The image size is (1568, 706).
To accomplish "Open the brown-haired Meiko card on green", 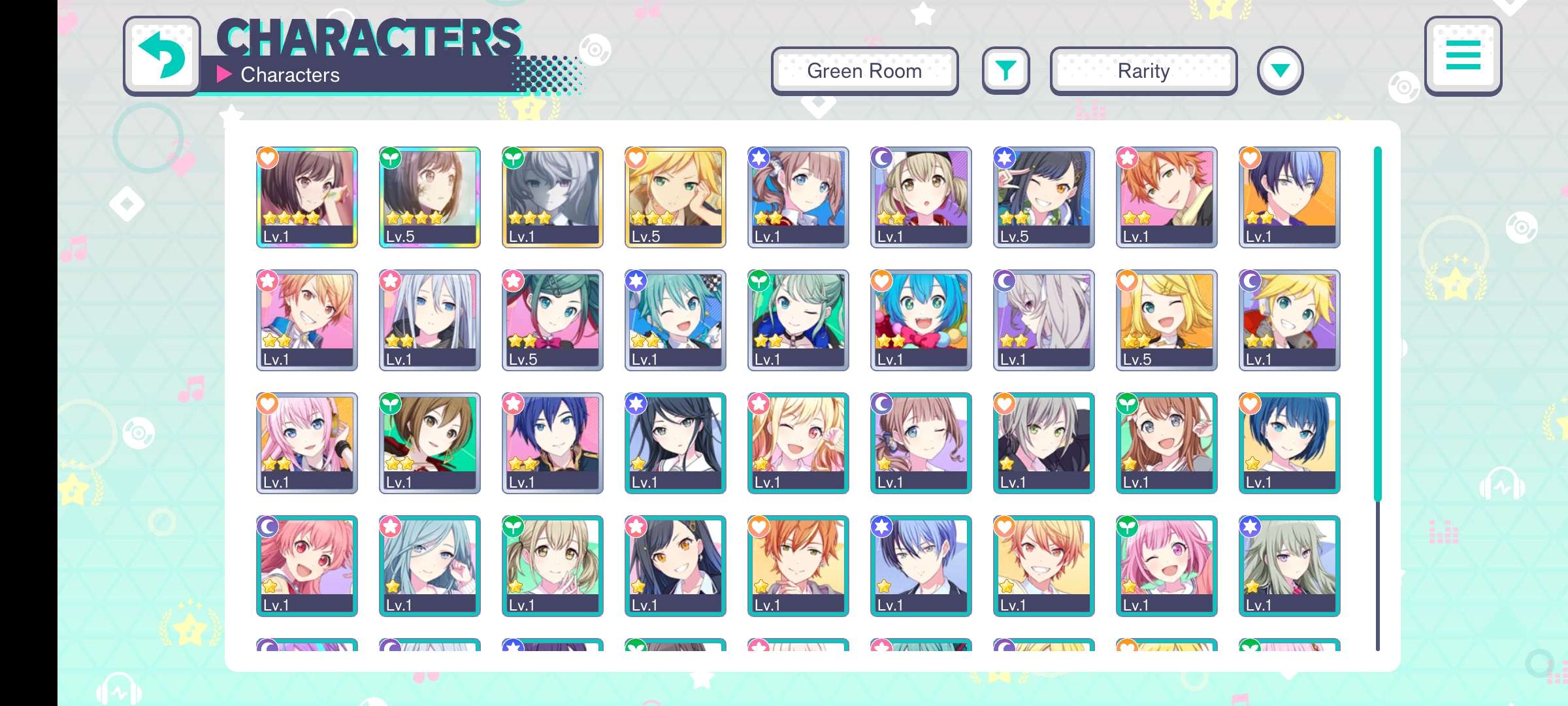I will point(429,443).
